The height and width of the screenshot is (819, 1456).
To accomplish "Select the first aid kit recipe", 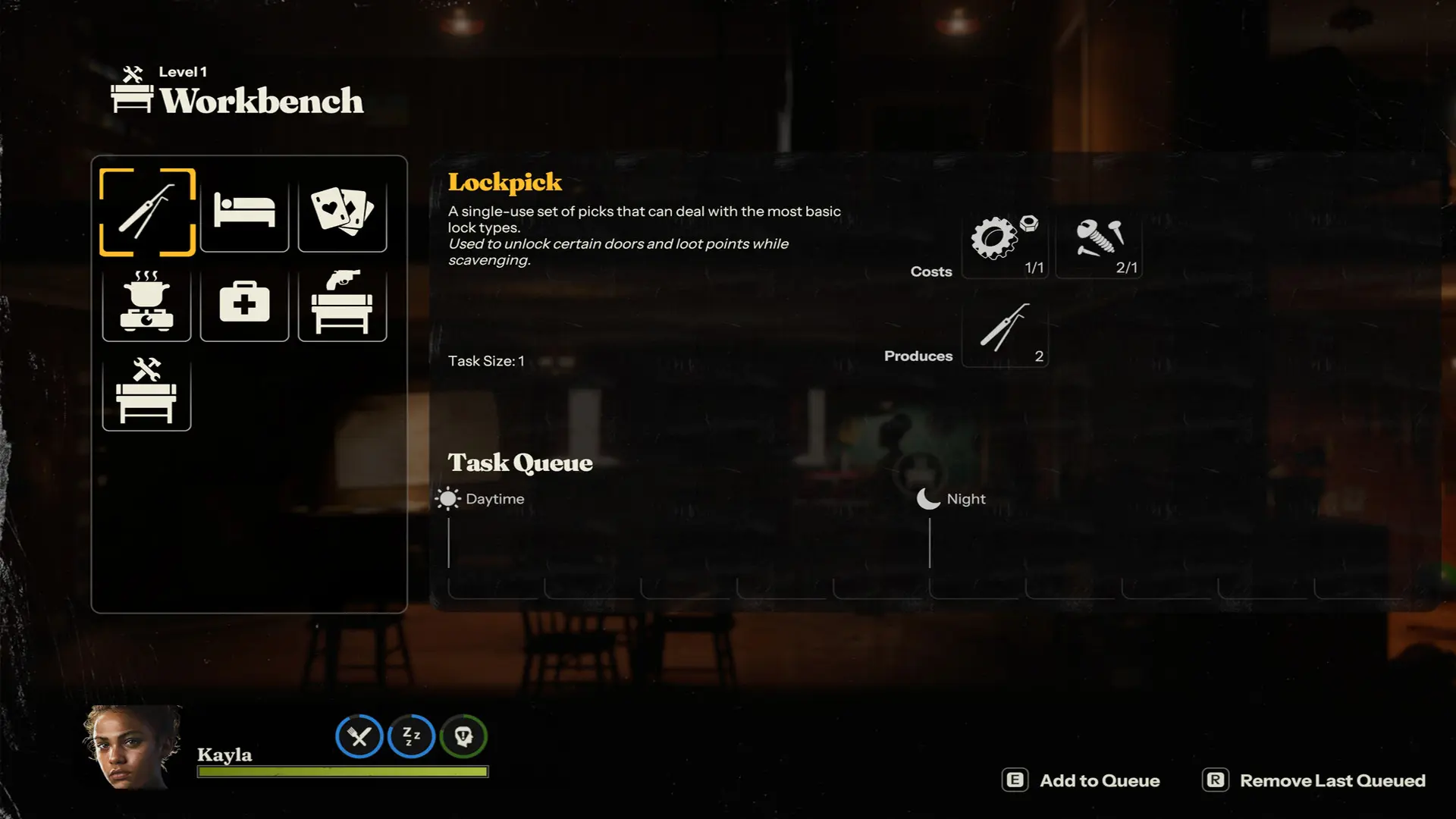I will pos(244,302).
